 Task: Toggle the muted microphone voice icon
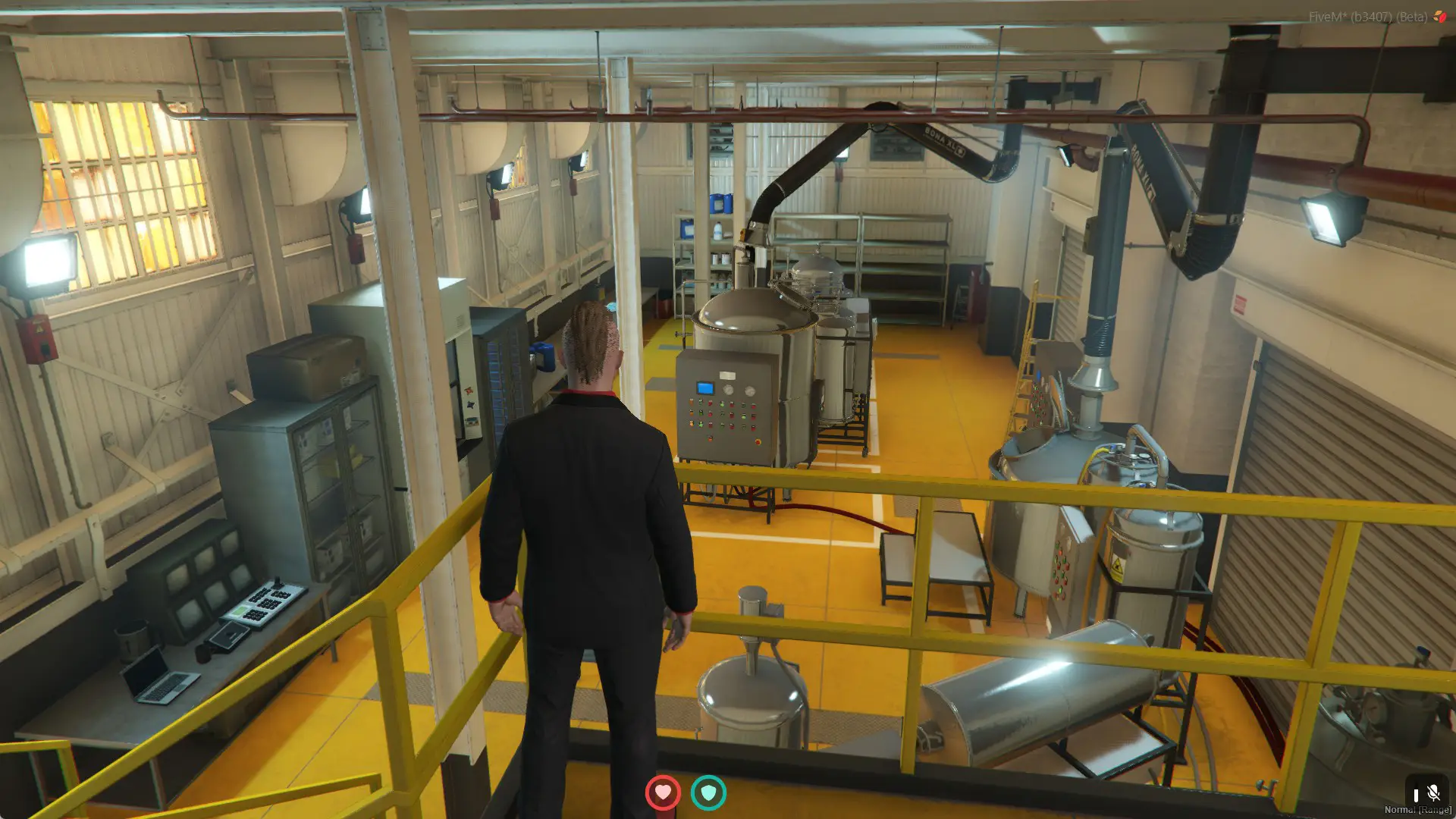tap(1432, 793)
